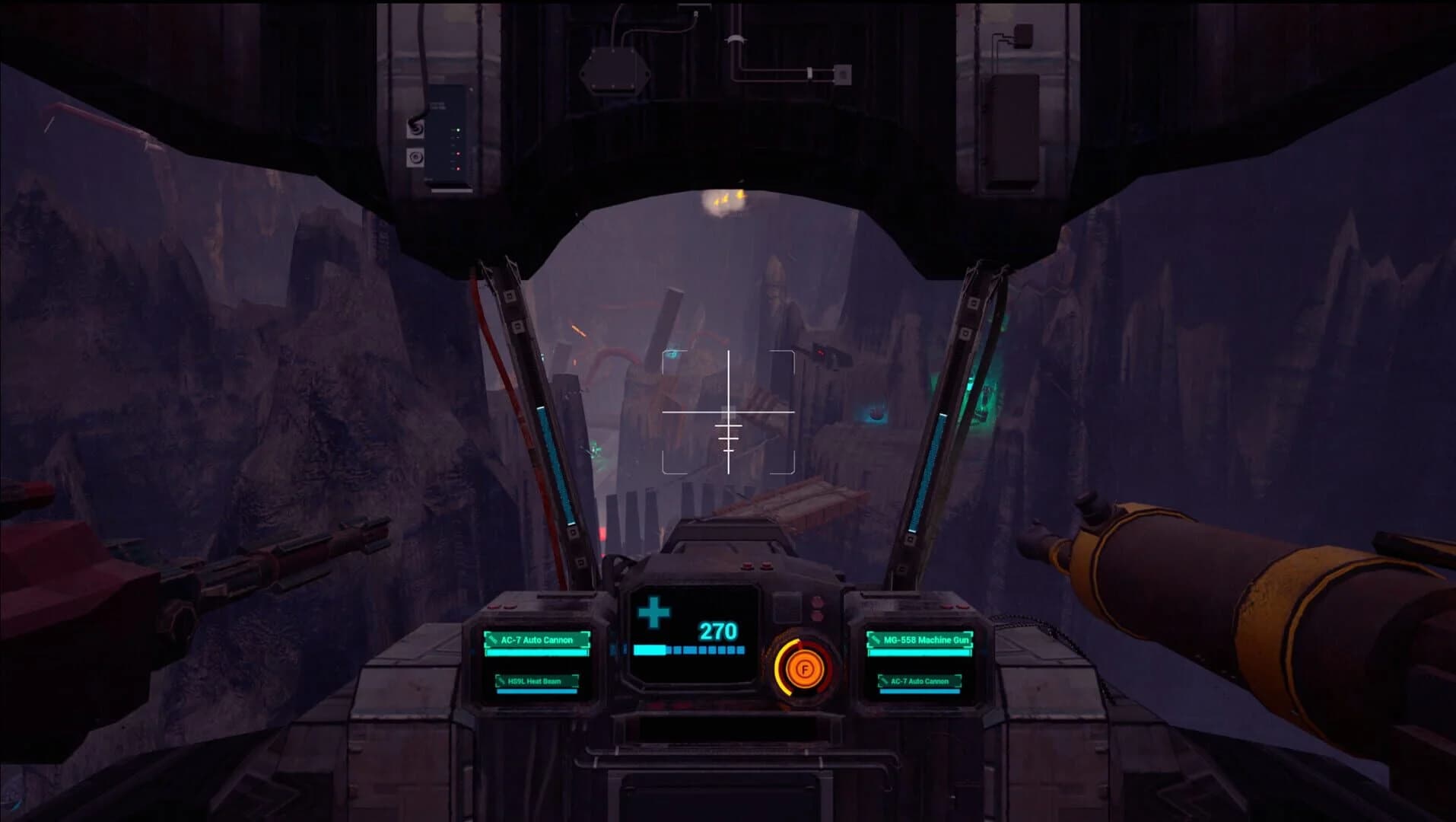The image size is (1456, 822).
Task: Click the wrench icon beside MG-558 label
Action: pos(875,638)
